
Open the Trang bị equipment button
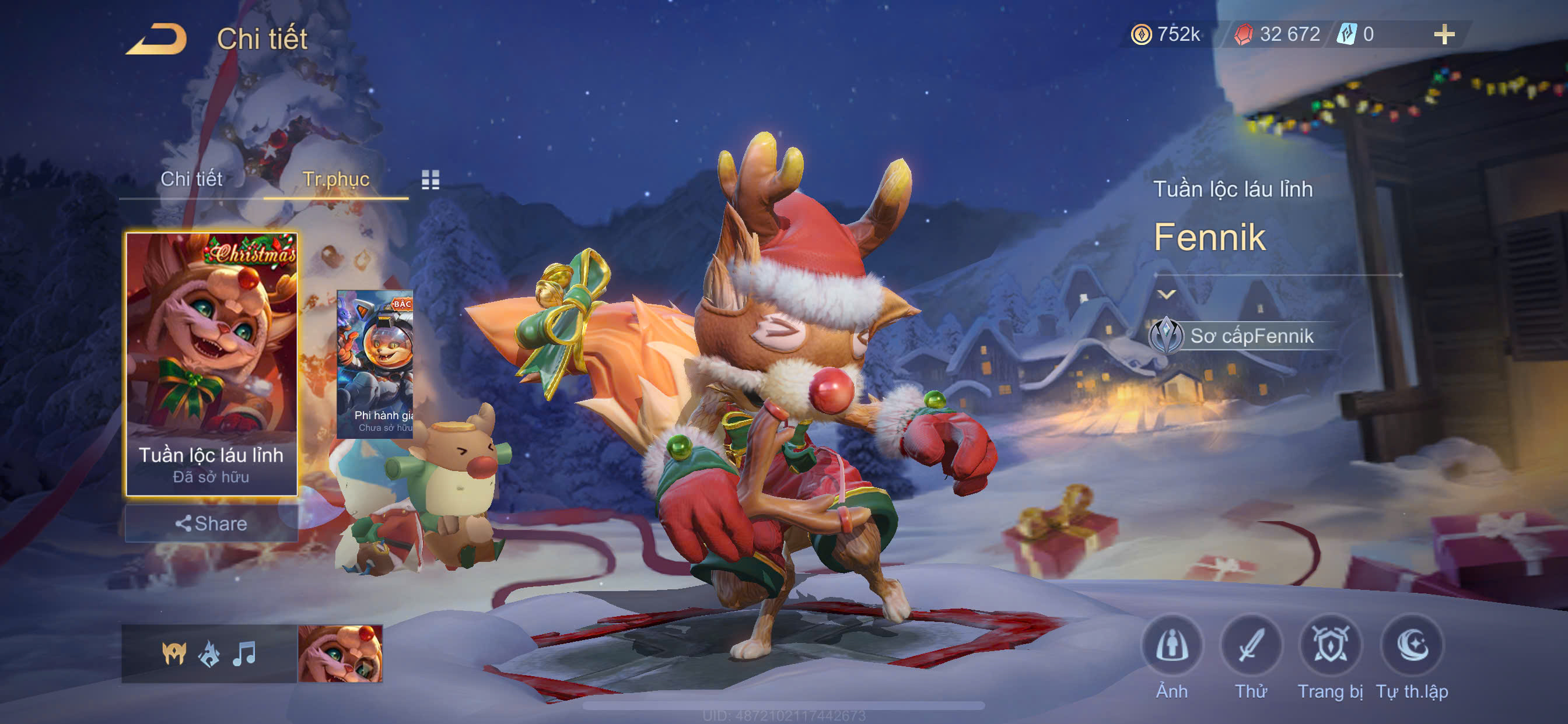[x=1330, y=646]
